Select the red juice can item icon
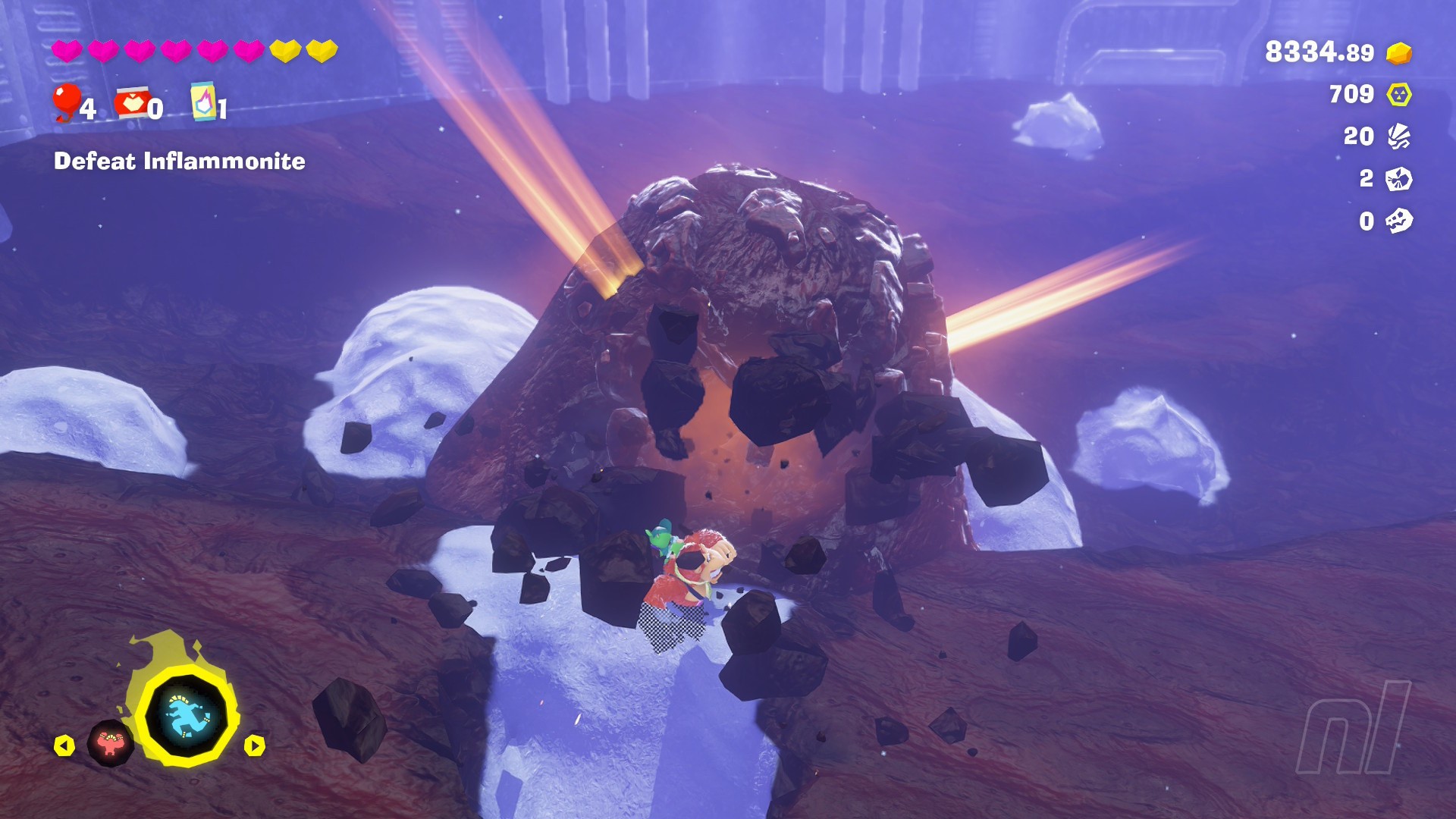The width and height of the screenshot is (1456, 819). tap(132, 103)
